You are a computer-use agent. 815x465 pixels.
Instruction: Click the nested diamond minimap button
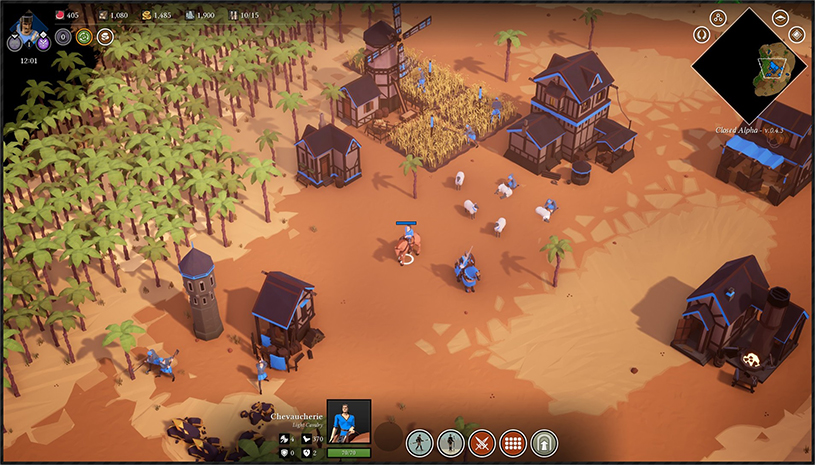(797, 34)
